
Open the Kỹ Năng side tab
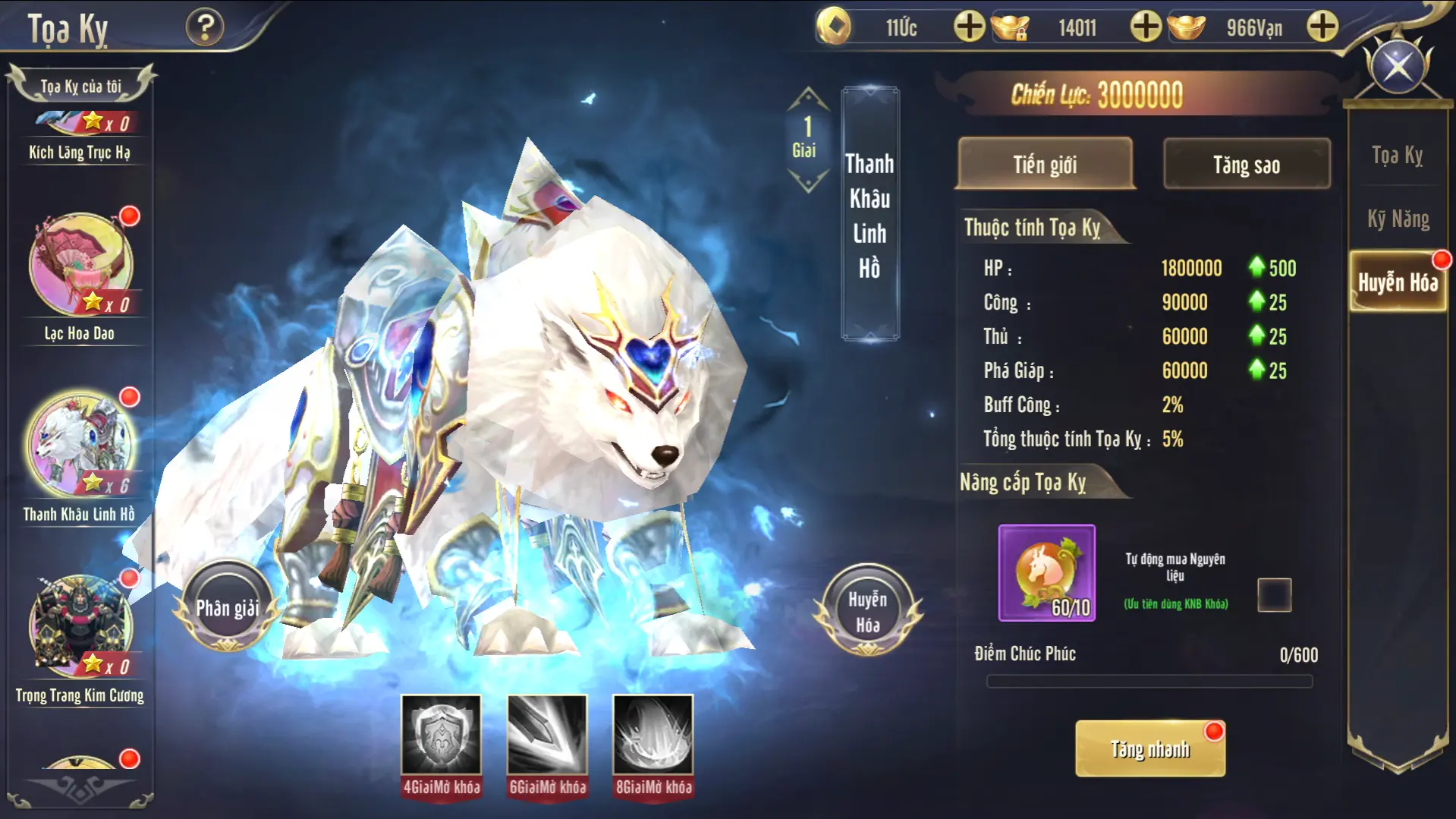pyautogui.click(x=1398, y=219)
